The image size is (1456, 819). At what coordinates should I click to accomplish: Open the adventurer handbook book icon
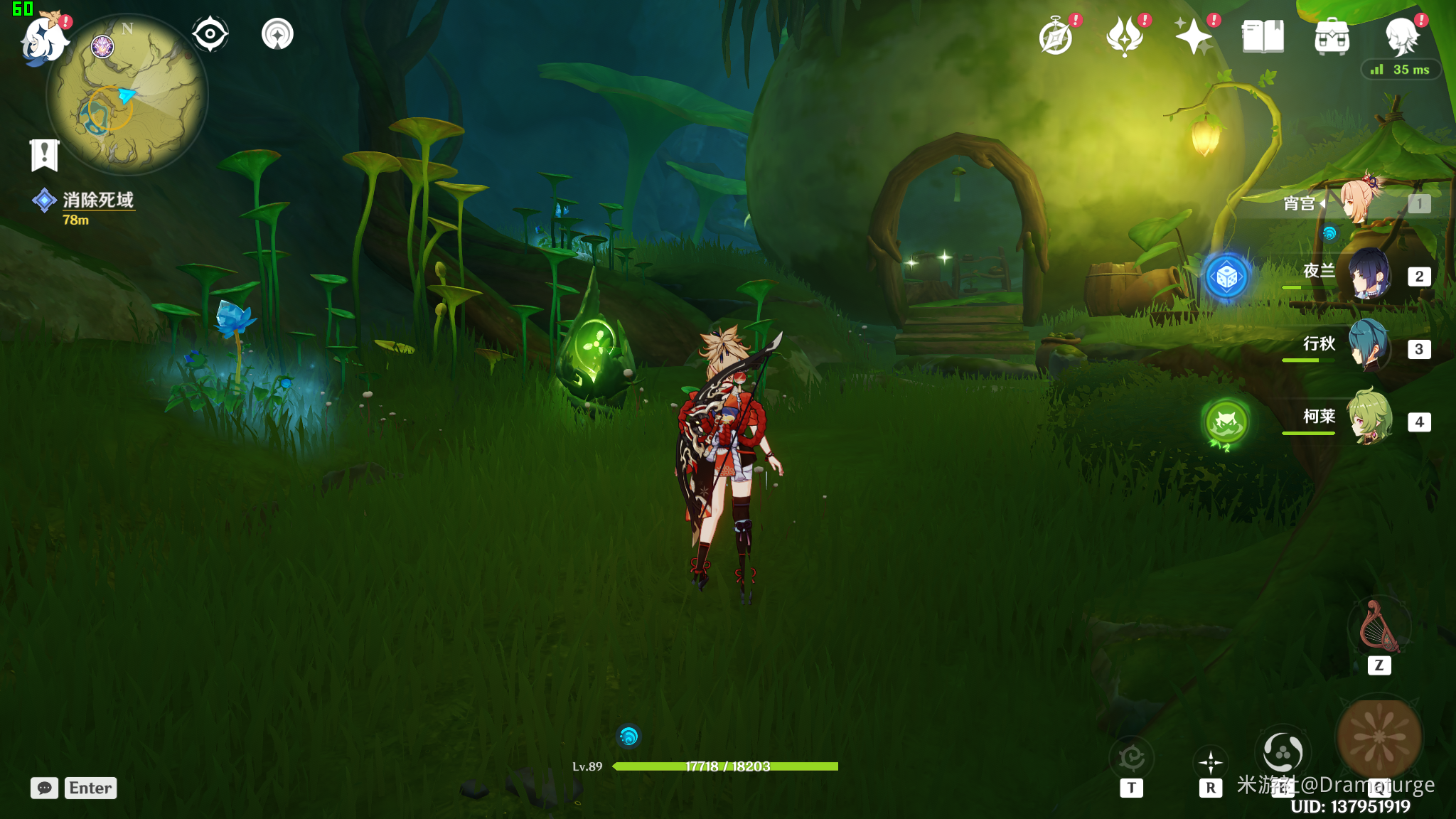pyautogui.click(x=1263, y=37)
